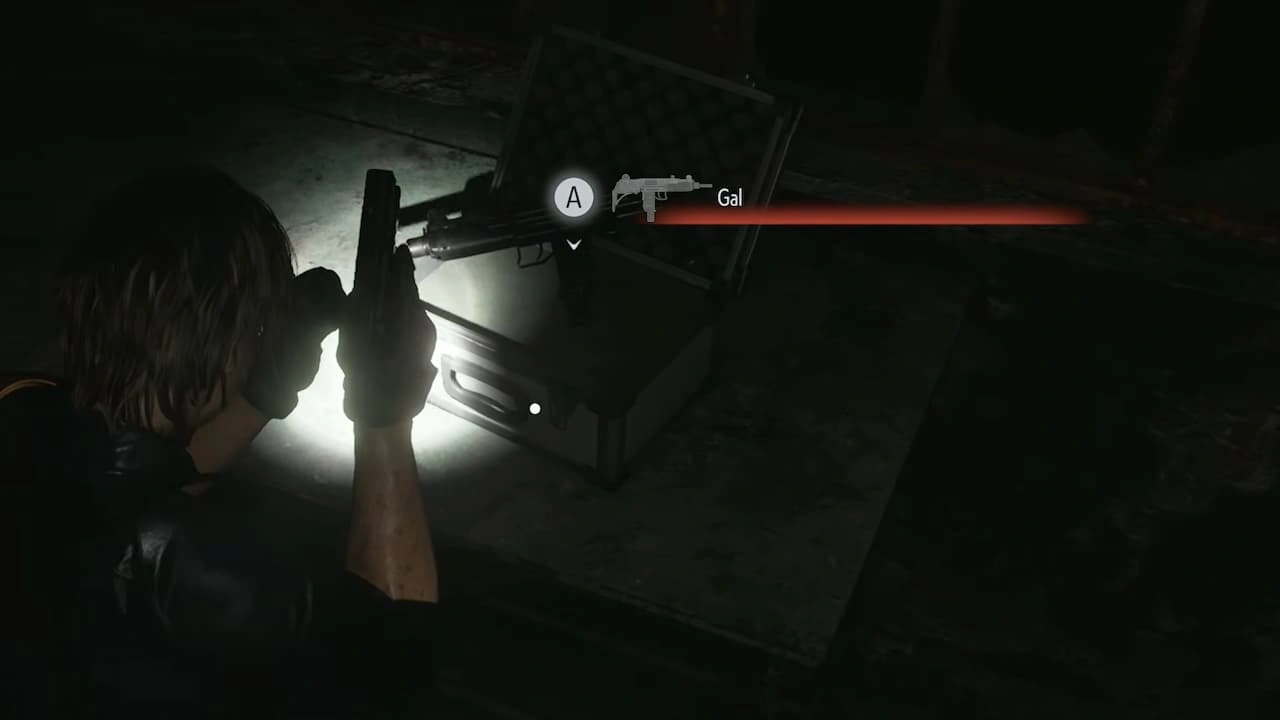Toggle the pickup prompt by clicking its circle
This screenshot has height=720, width=1280.
573,197
